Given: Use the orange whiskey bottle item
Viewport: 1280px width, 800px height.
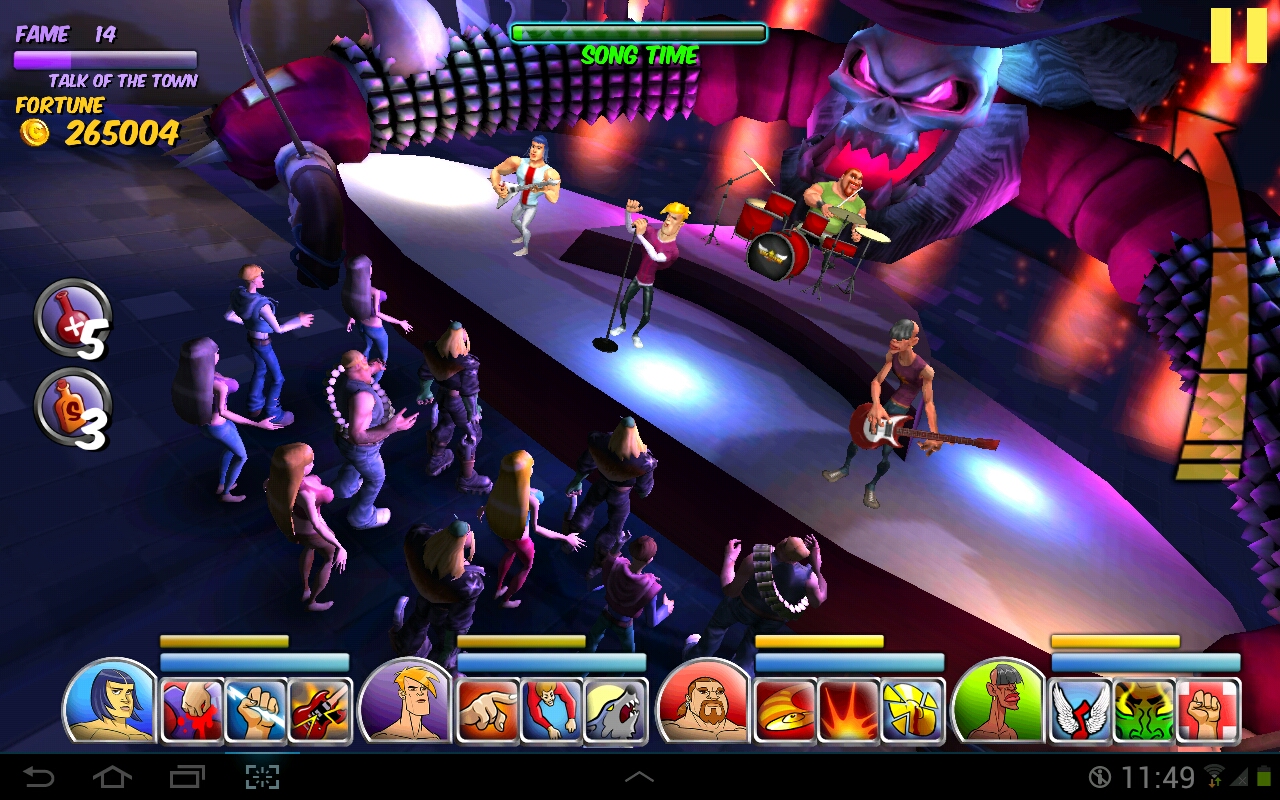Looking at the screenshot, I should click(x=72, y=407).
